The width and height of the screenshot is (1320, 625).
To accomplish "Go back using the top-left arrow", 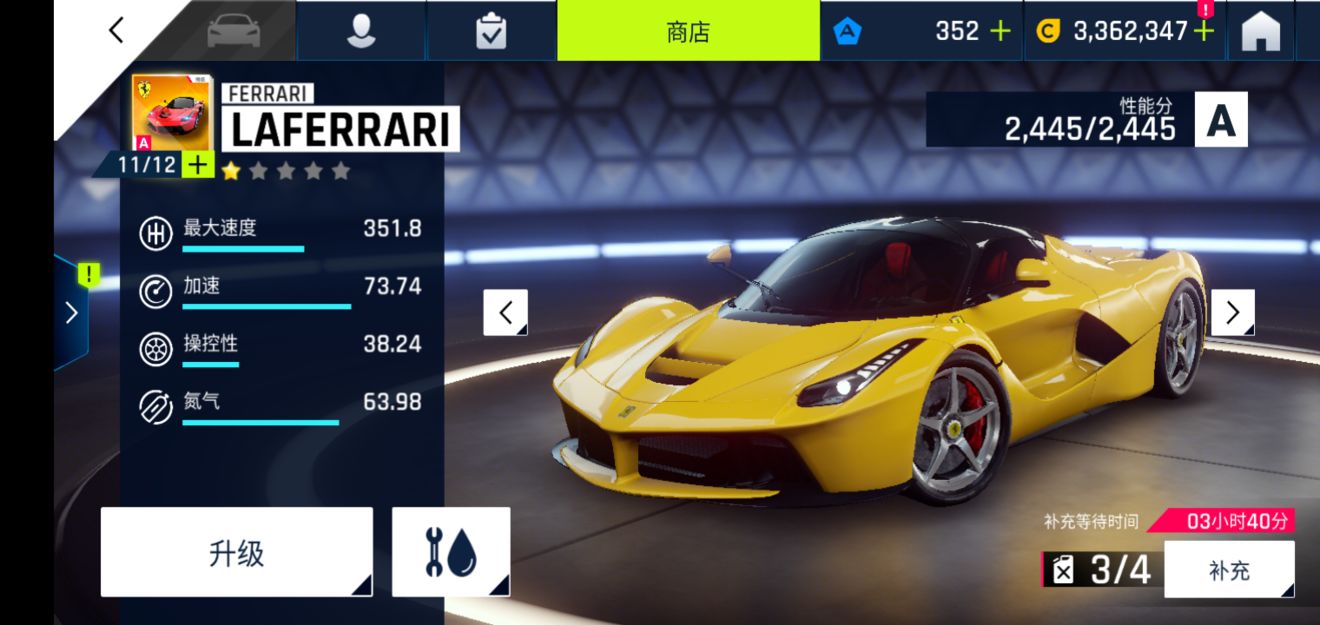I will 117,31.
